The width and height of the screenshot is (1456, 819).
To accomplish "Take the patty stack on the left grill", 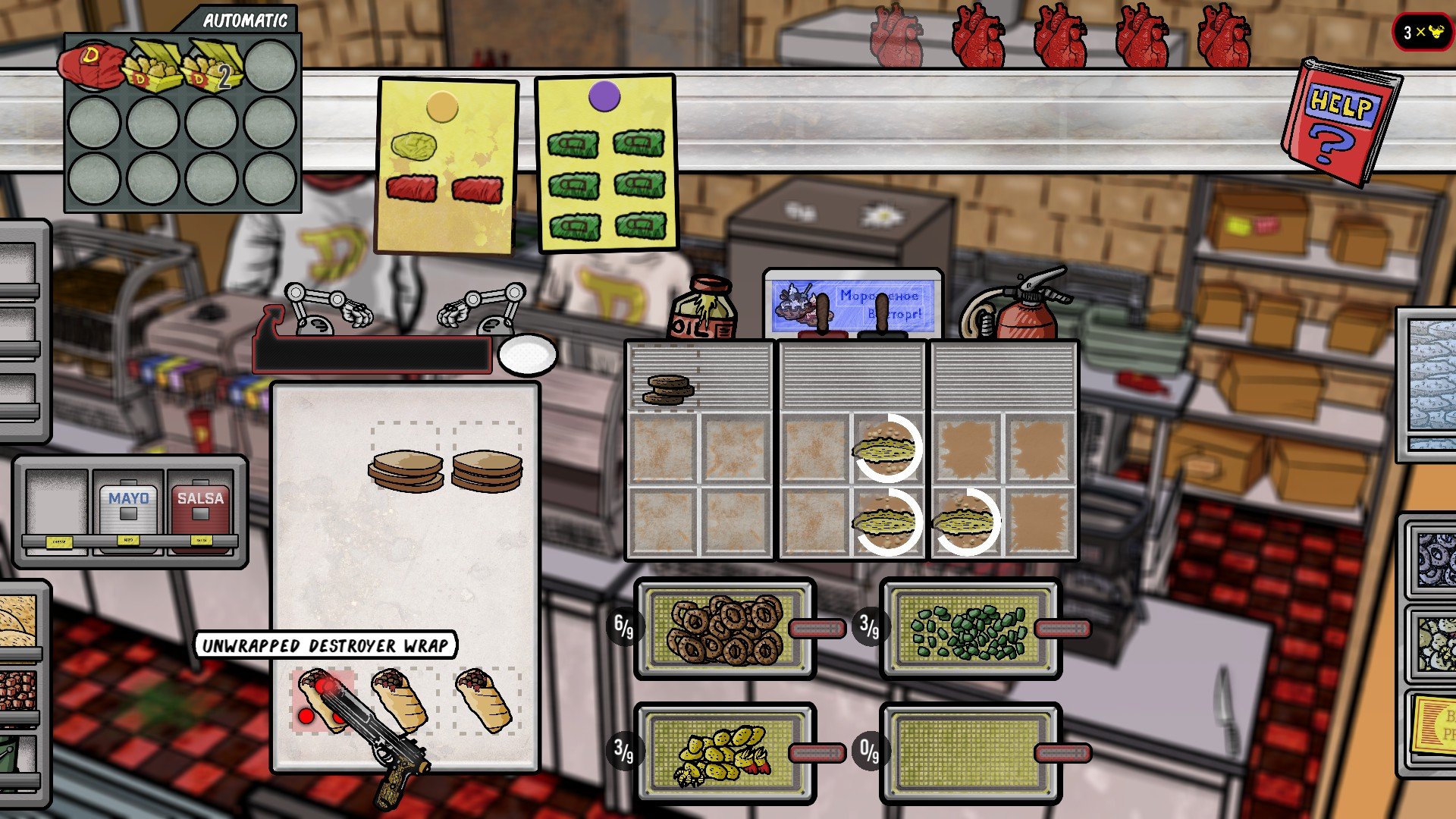I will point(667,389).
